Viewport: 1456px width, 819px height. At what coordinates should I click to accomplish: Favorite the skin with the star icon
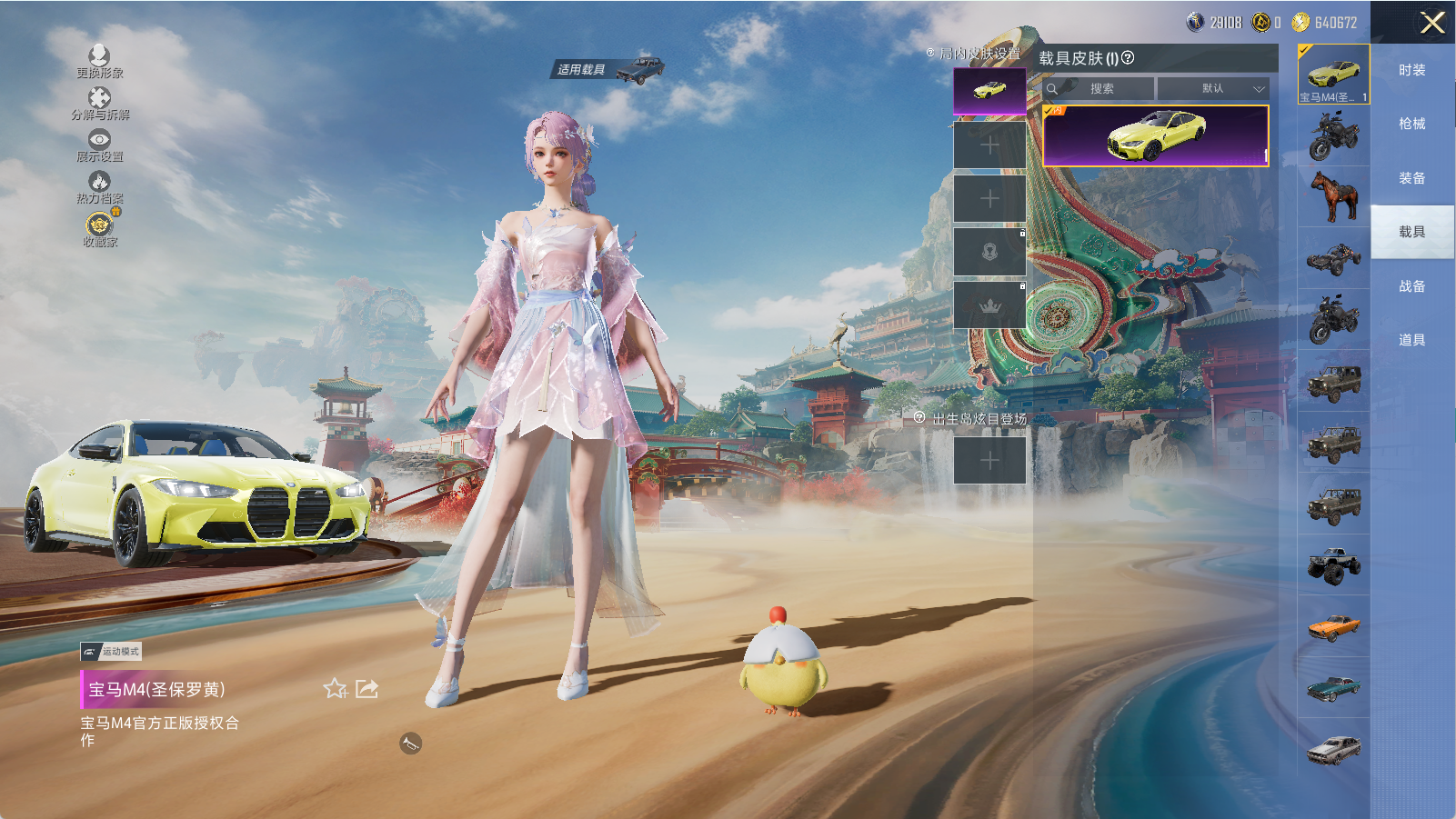click(335, 689)
